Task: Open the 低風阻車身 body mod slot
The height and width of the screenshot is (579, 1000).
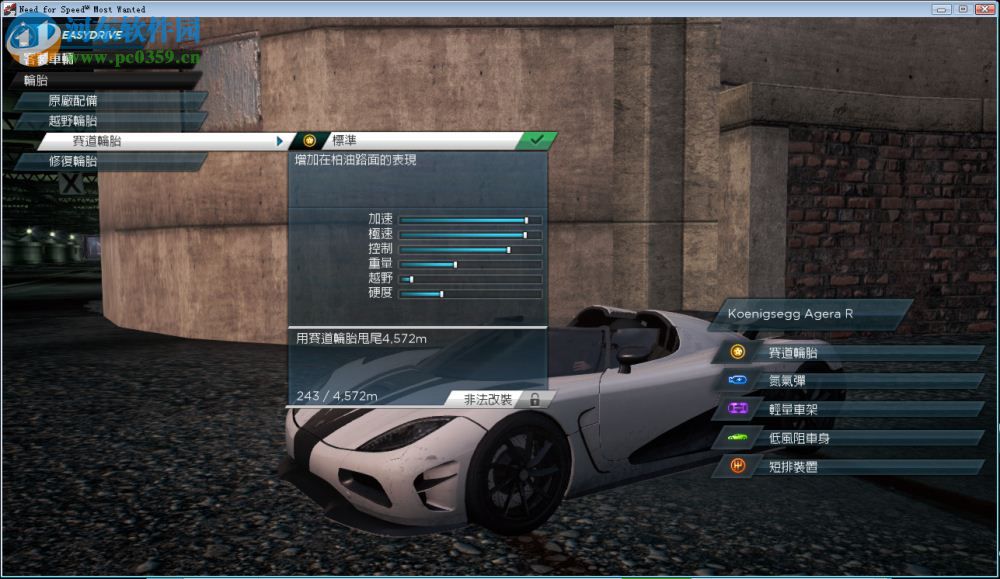Action: pyautogui.click(x=850, y=438)
